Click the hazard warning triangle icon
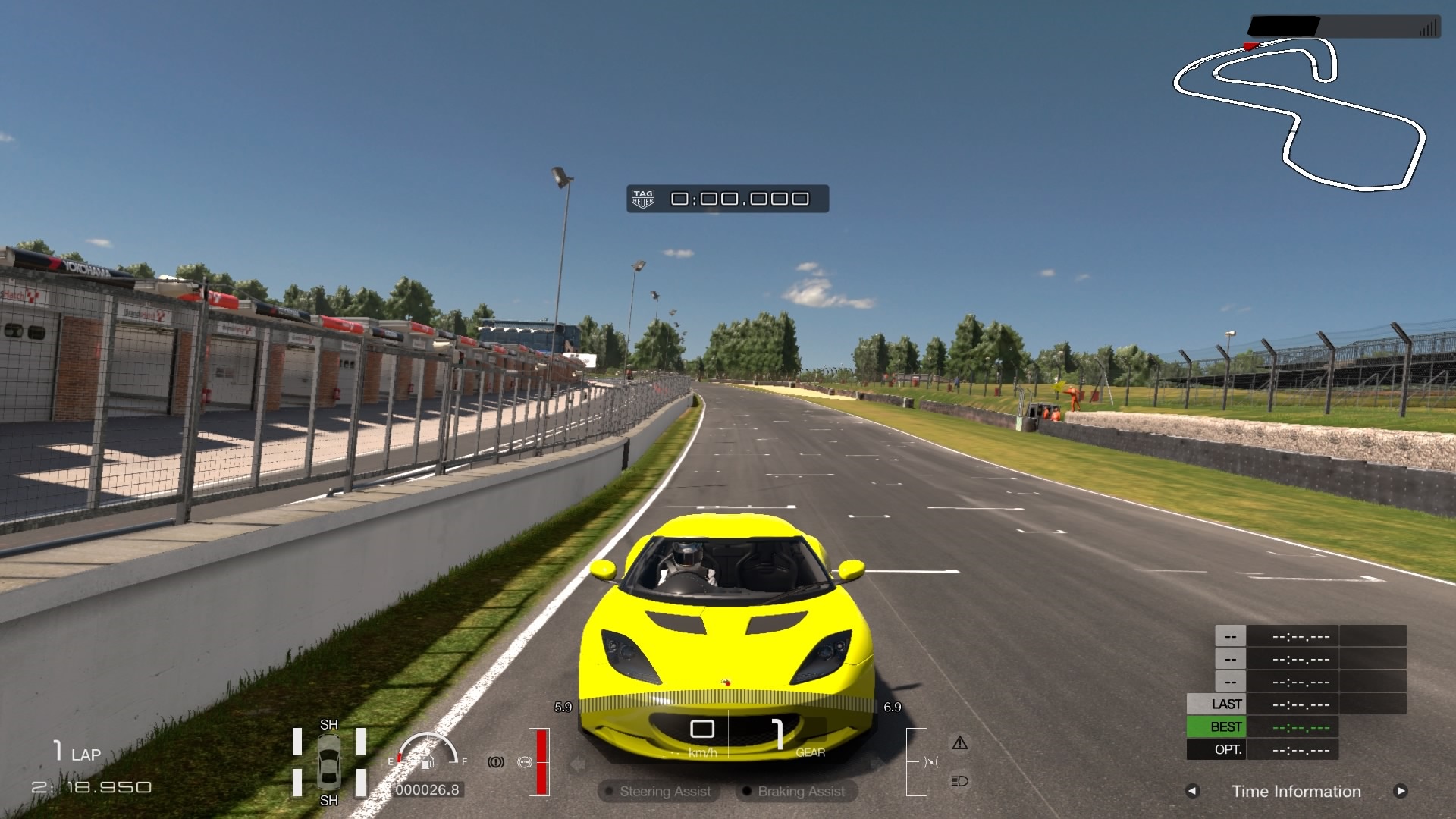Viewport: 1456px width, 819px height. [x=959, y=743]
